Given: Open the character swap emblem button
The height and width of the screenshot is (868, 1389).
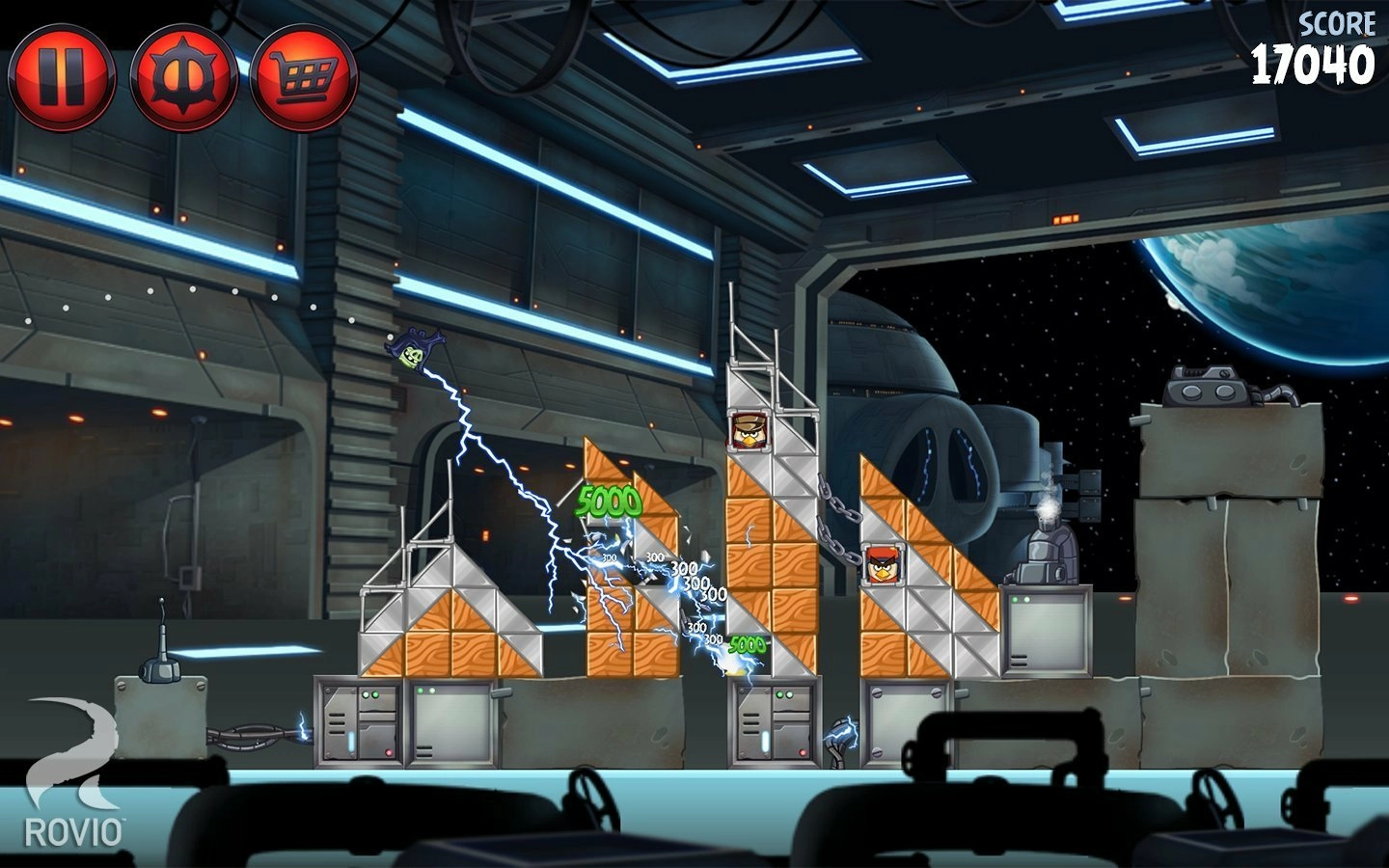Looking at the screenshot, I should click(x=183, y=76).
